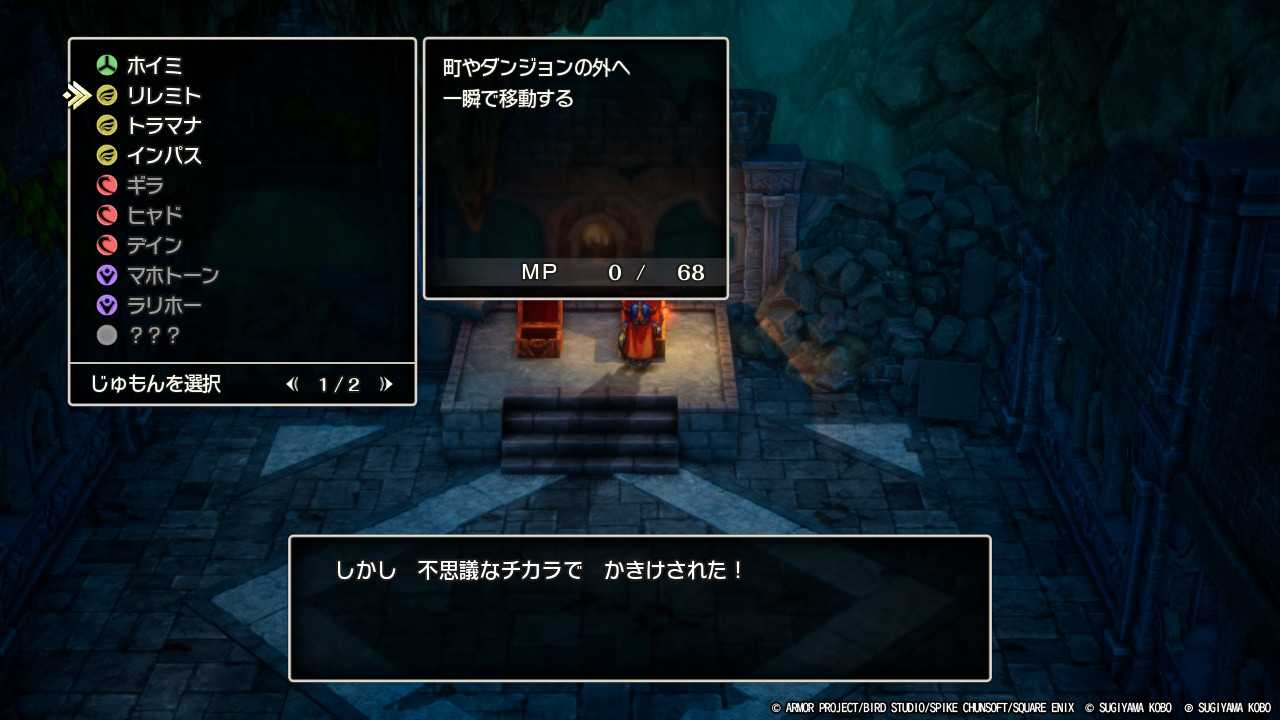Image resolution: width=1280 pixels, height=720 pixels.
Task: Select the インパス spell icon
Action: (x=106, y=155)
